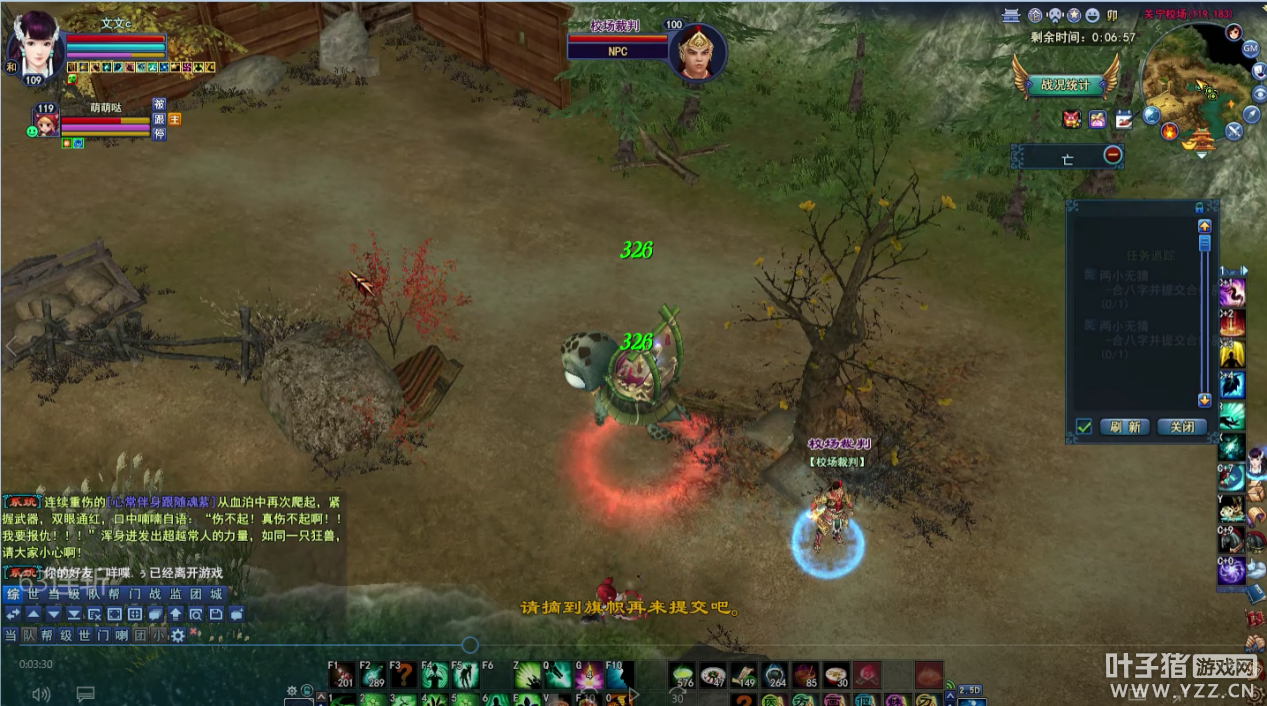
Task: Open the 战况统计 battle statistics panel
Action: click(x=1065, y=85)
